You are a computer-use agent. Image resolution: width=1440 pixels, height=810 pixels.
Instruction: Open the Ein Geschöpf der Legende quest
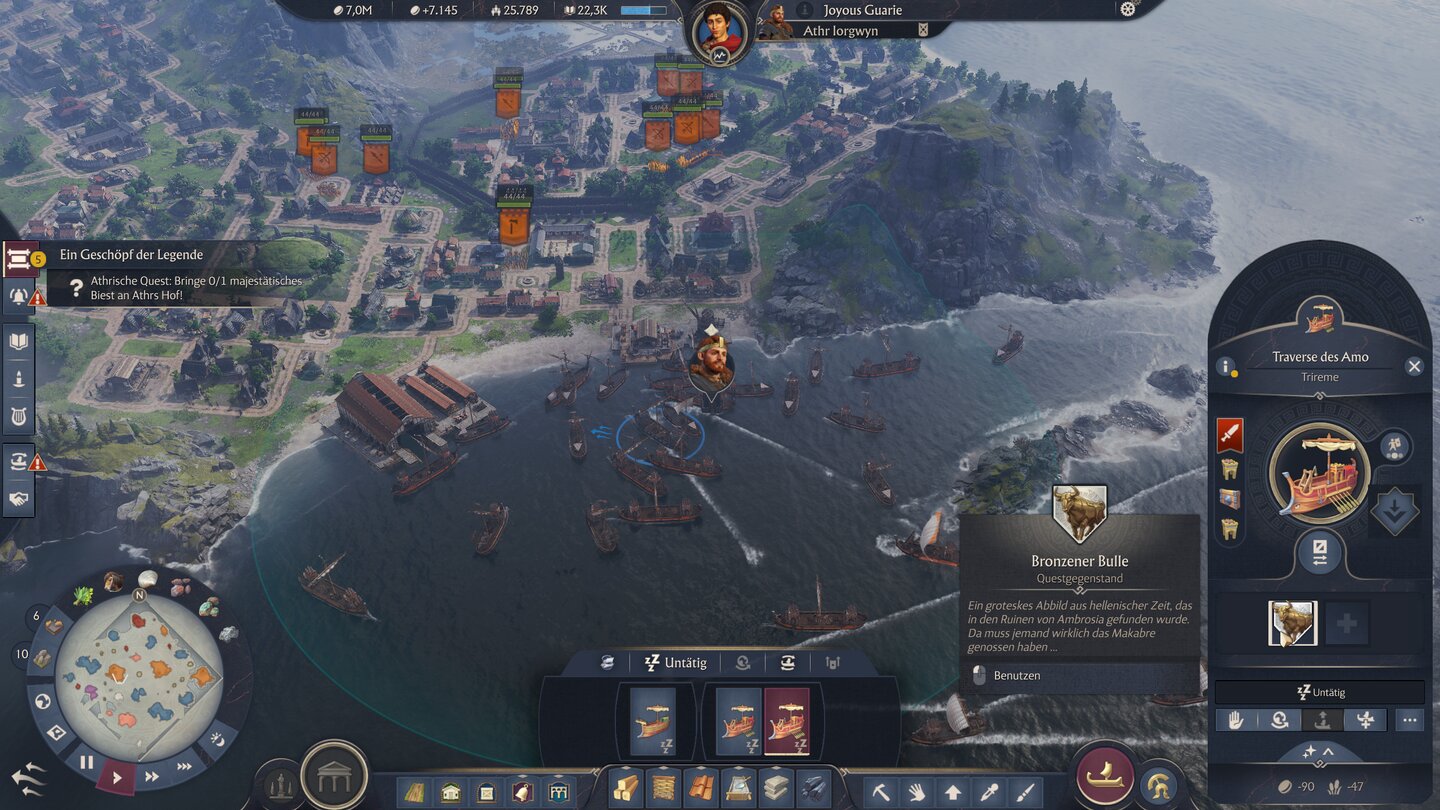tap(130, 256)
